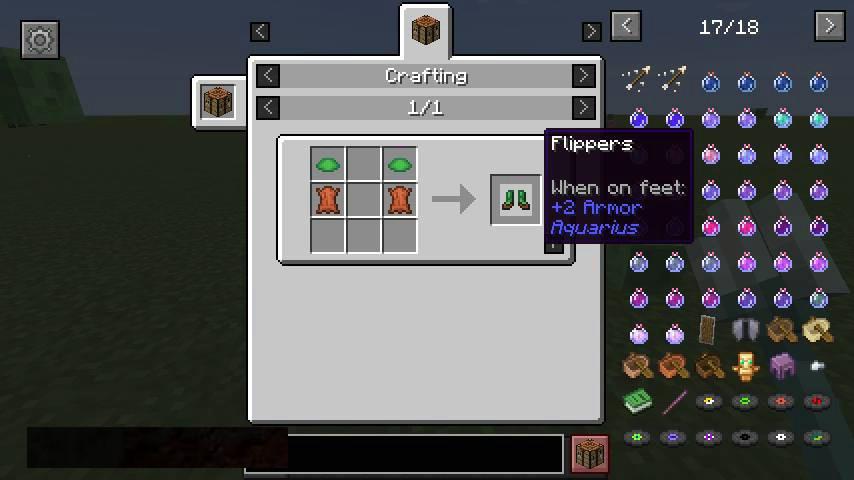
Task: Show the previous recipe page of 1/1
Action: pos(268,107)
